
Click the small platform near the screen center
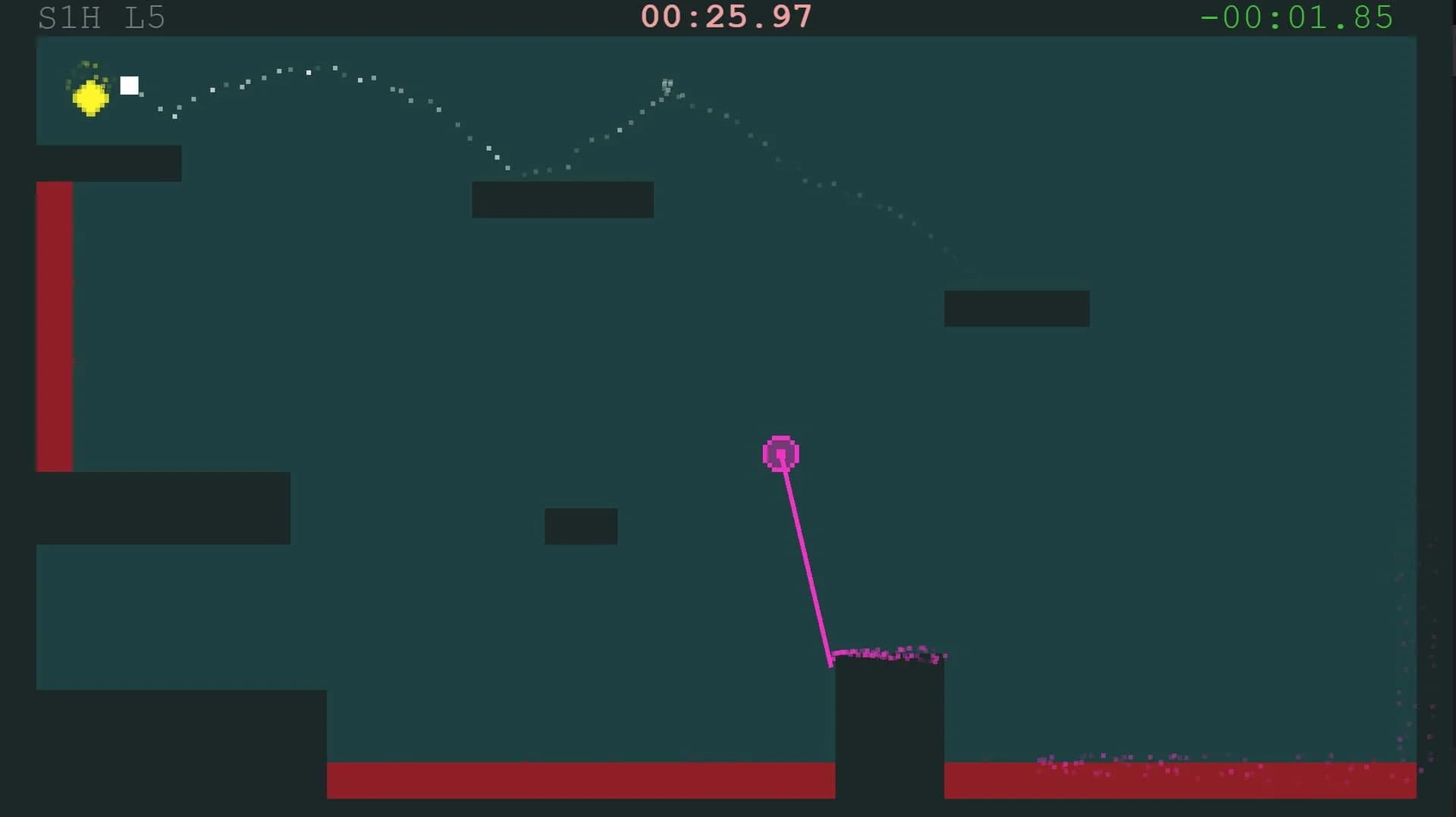click(580, 525)
